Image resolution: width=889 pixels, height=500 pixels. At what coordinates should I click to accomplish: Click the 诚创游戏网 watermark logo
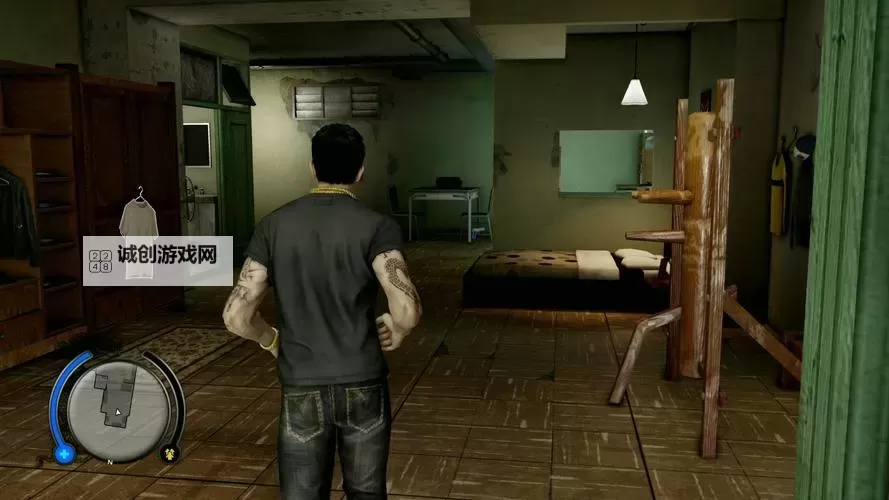click(x=158, y=260)
